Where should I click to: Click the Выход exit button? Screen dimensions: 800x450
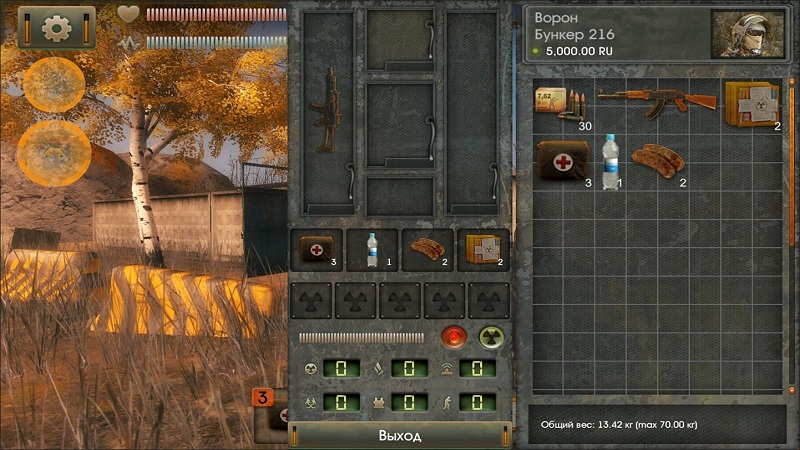[x=400, y=436]
